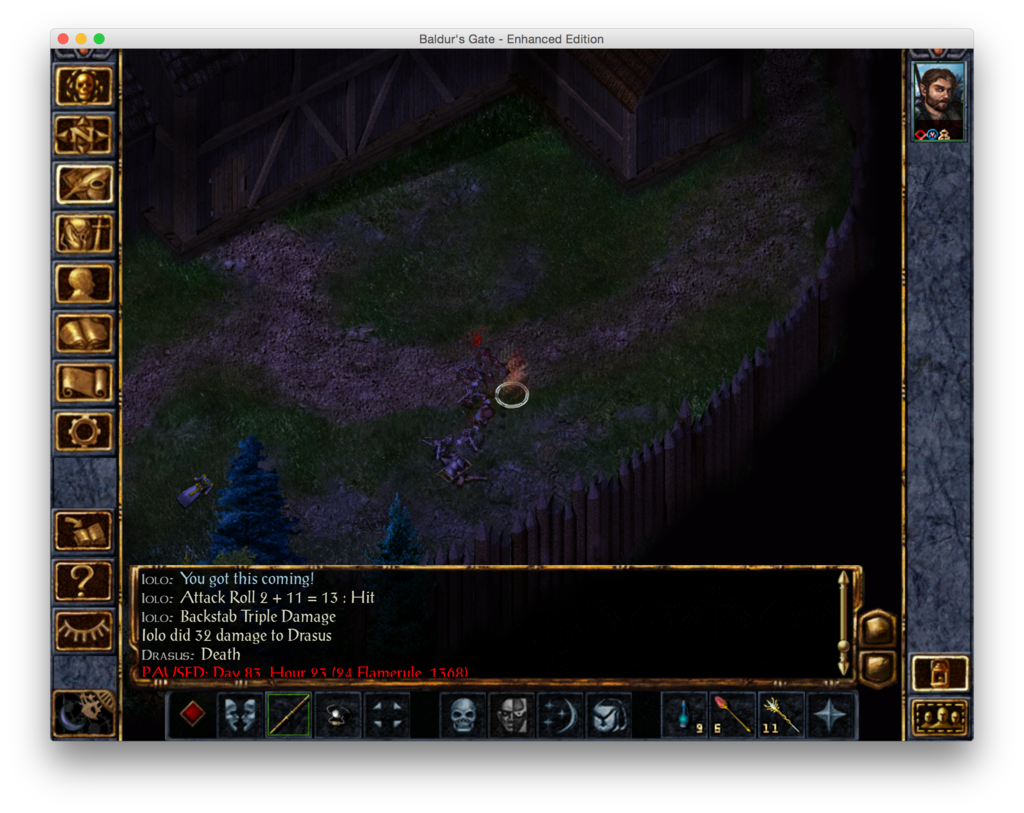This screenshot has height=813, width=1024.
Task: Select the staff weapon quick slot
Action: 289,714
